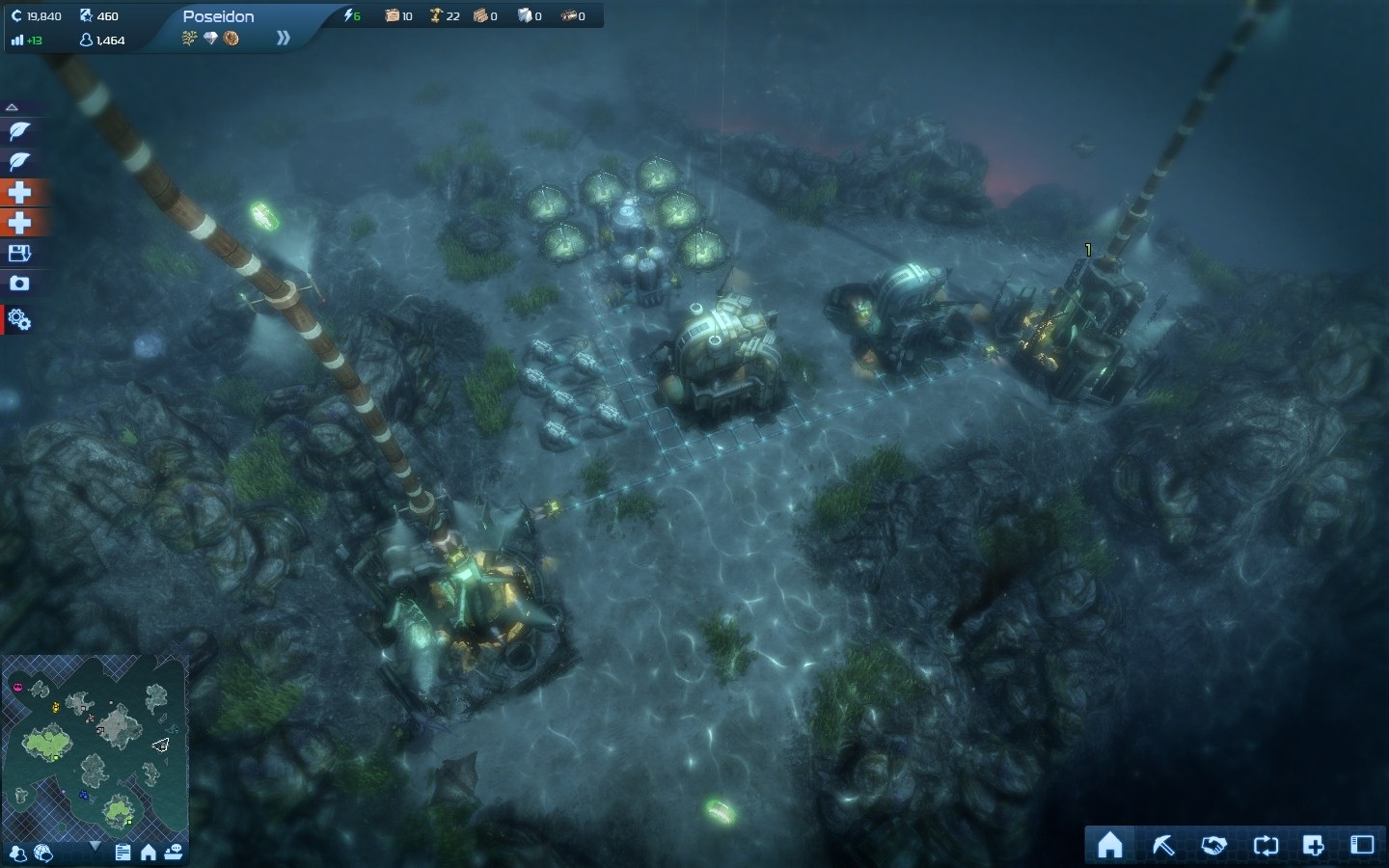Open the globe chat icon under the minimap
1389x868 pixels.
tap(42, 853)
